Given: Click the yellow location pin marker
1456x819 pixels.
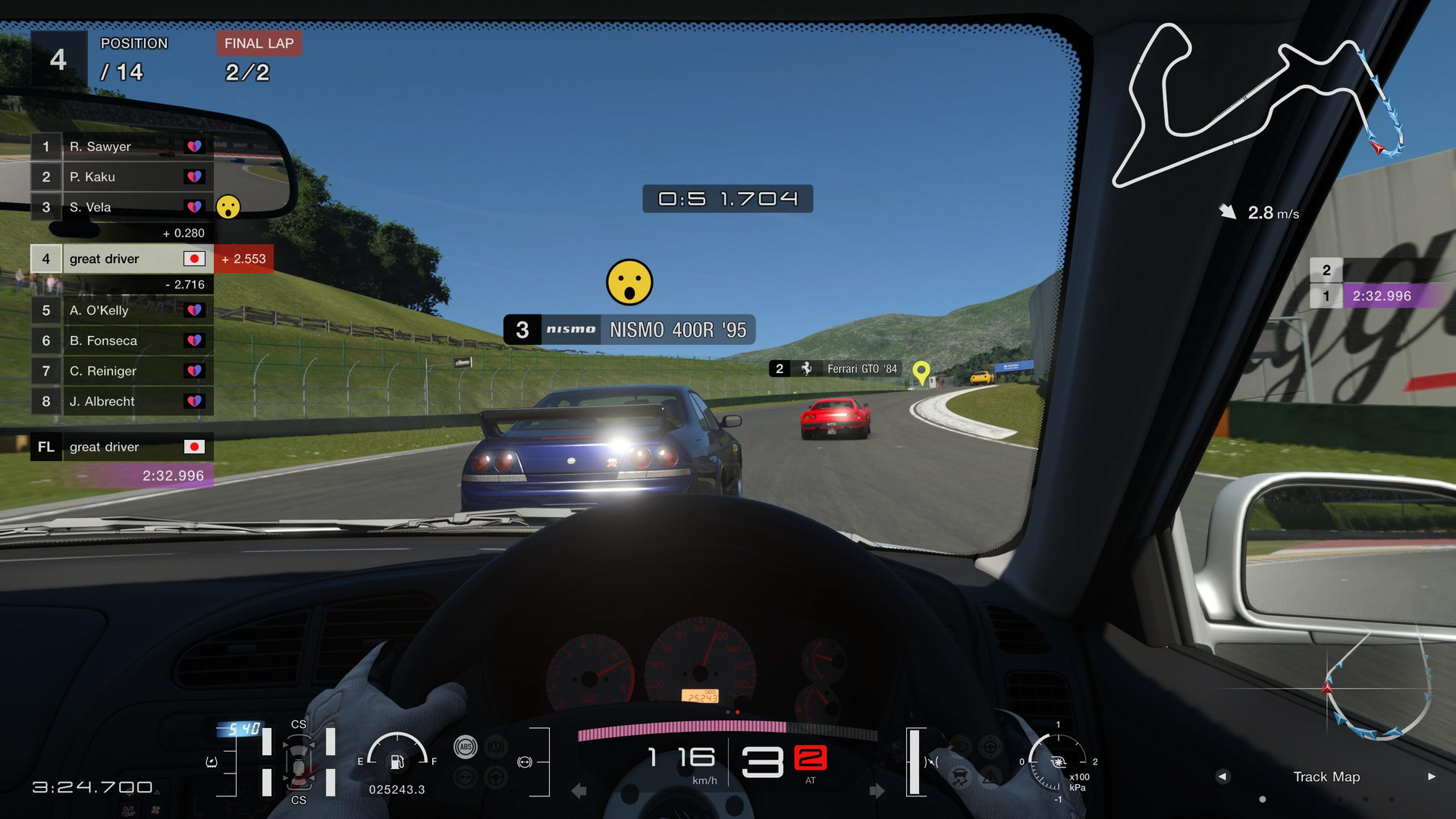Looking at the screenshot, I should coord(921,372).
